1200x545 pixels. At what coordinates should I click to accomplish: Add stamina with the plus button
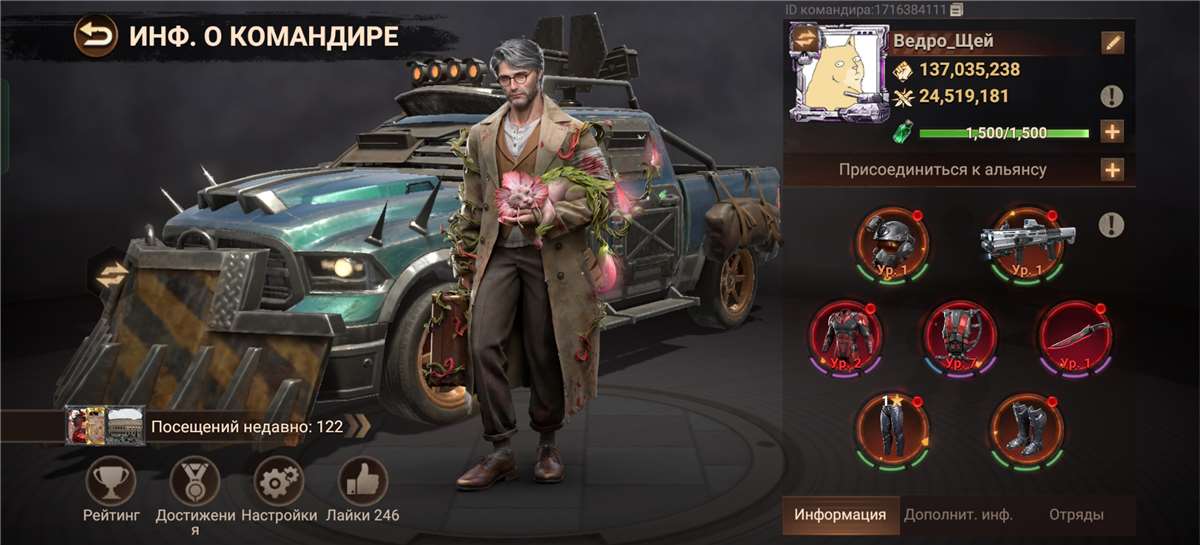pyautogui.click(x=1112, y=131)
